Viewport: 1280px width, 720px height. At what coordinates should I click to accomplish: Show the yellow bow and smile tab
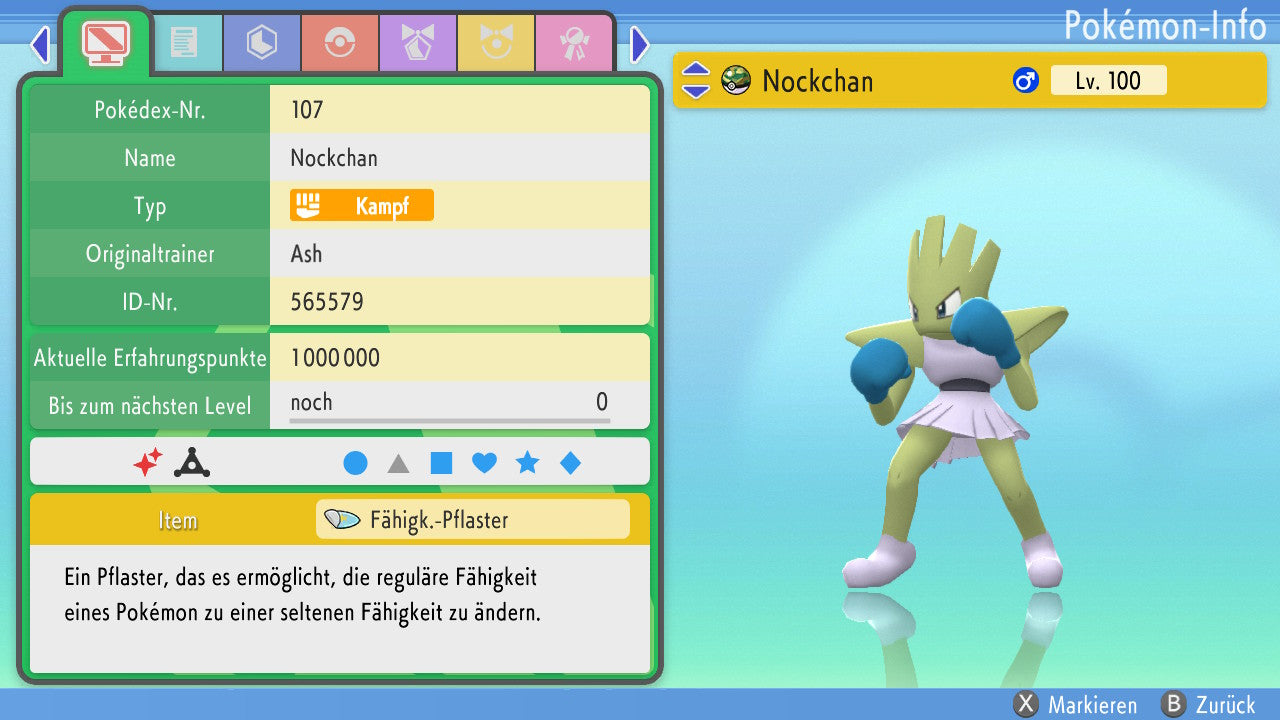tap(496, 43)
